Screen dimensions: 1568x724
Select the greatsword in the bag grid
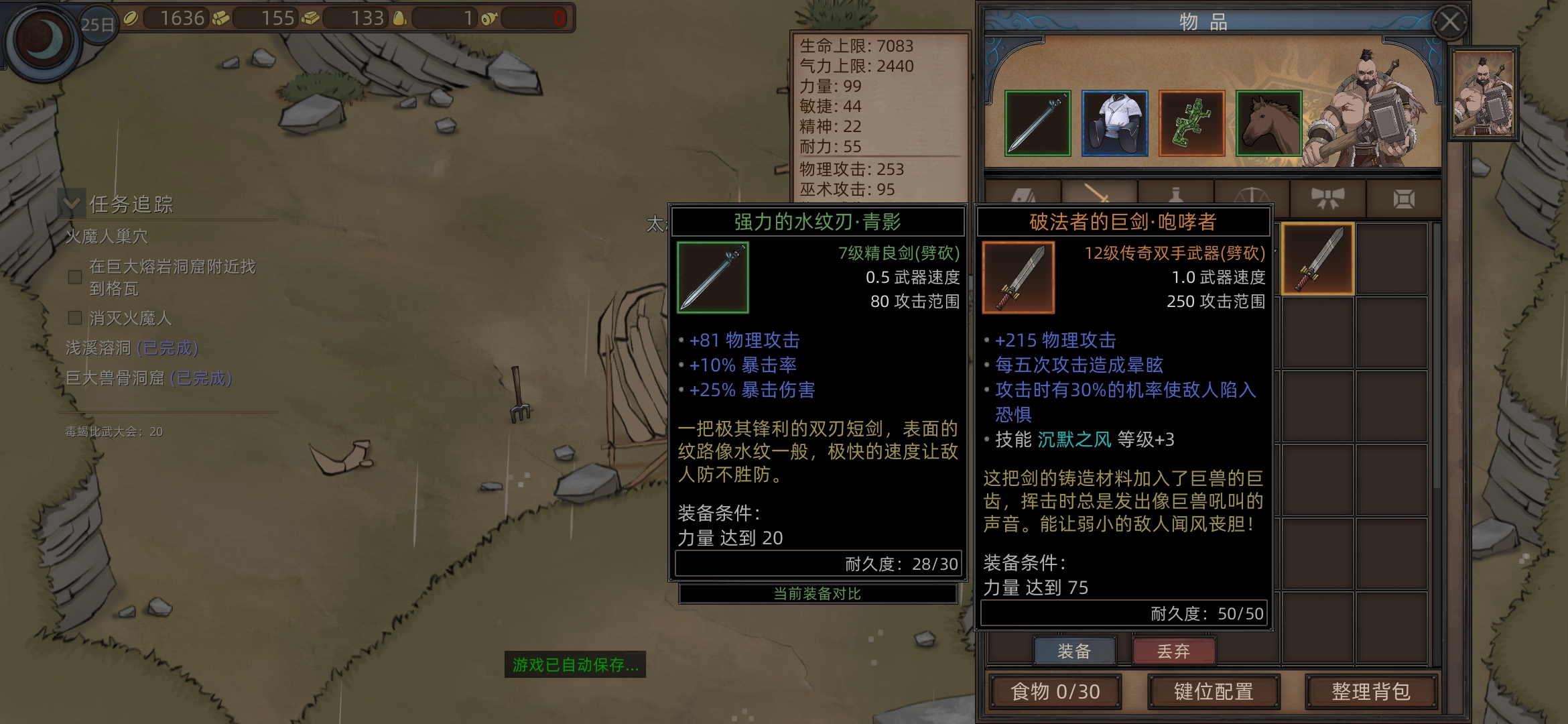(1317, 259)
